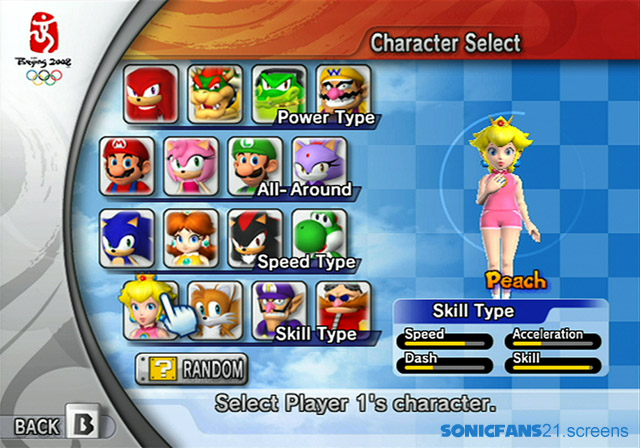Choose Dr. Eggman's portrait
This screenshot has height=448, width=640.
(x=343, y=306)
